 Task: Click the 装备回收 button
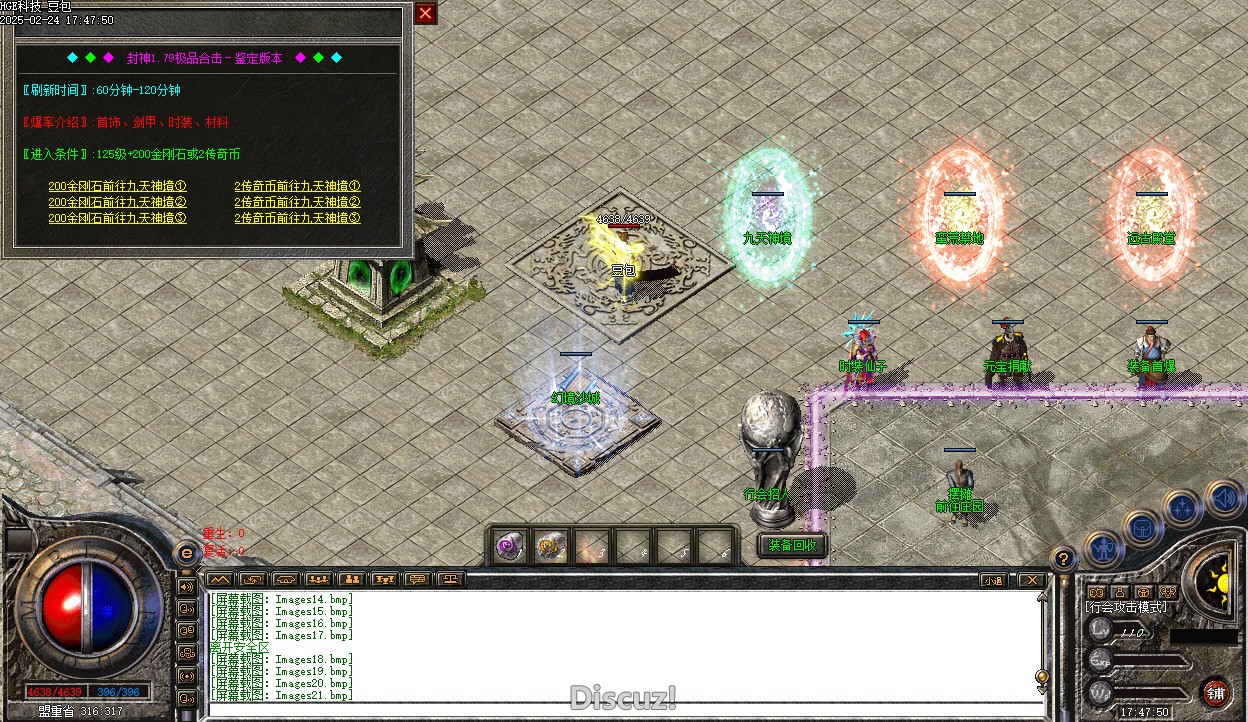[792, 546]
